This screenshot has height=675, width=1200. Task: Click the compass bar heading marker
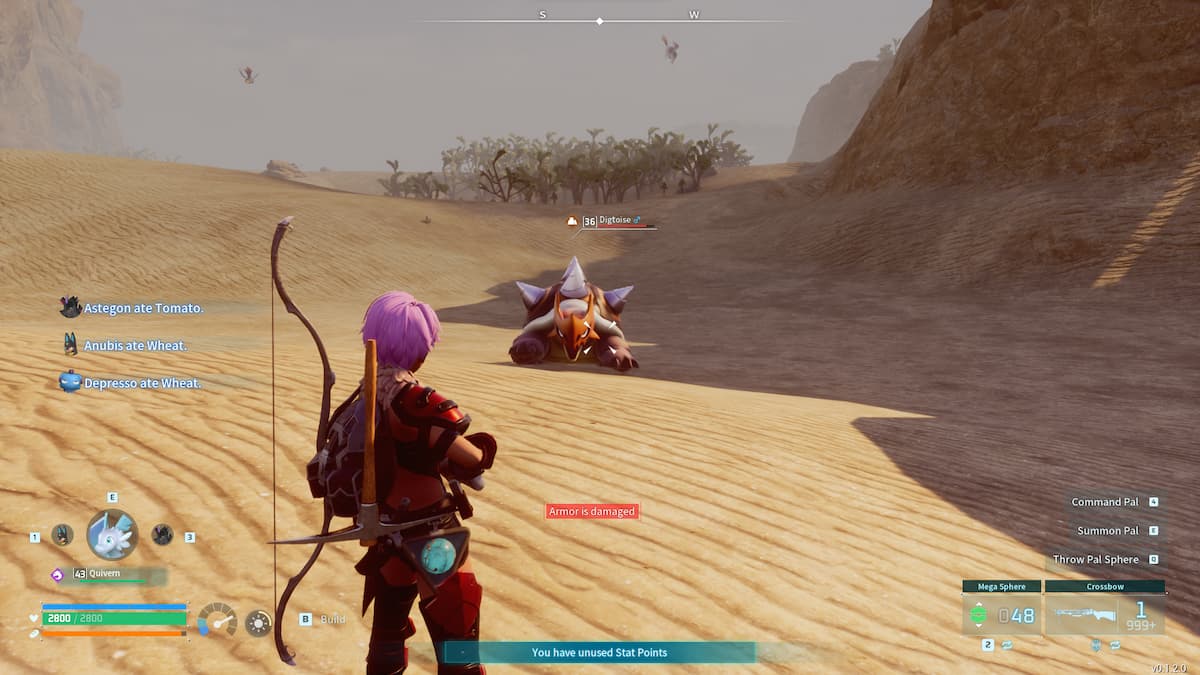[599, 20]
